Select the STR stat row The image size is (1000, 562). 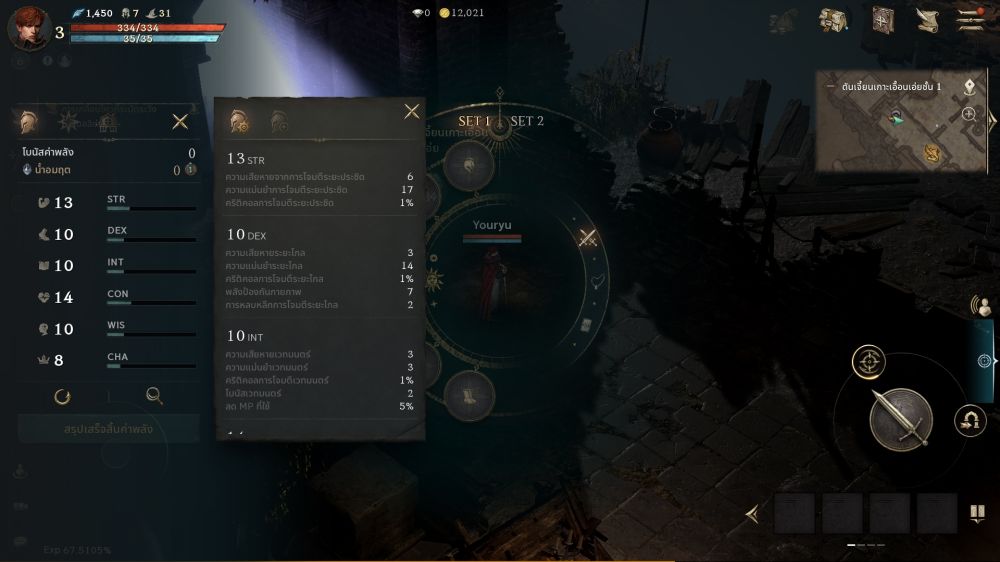110,203
